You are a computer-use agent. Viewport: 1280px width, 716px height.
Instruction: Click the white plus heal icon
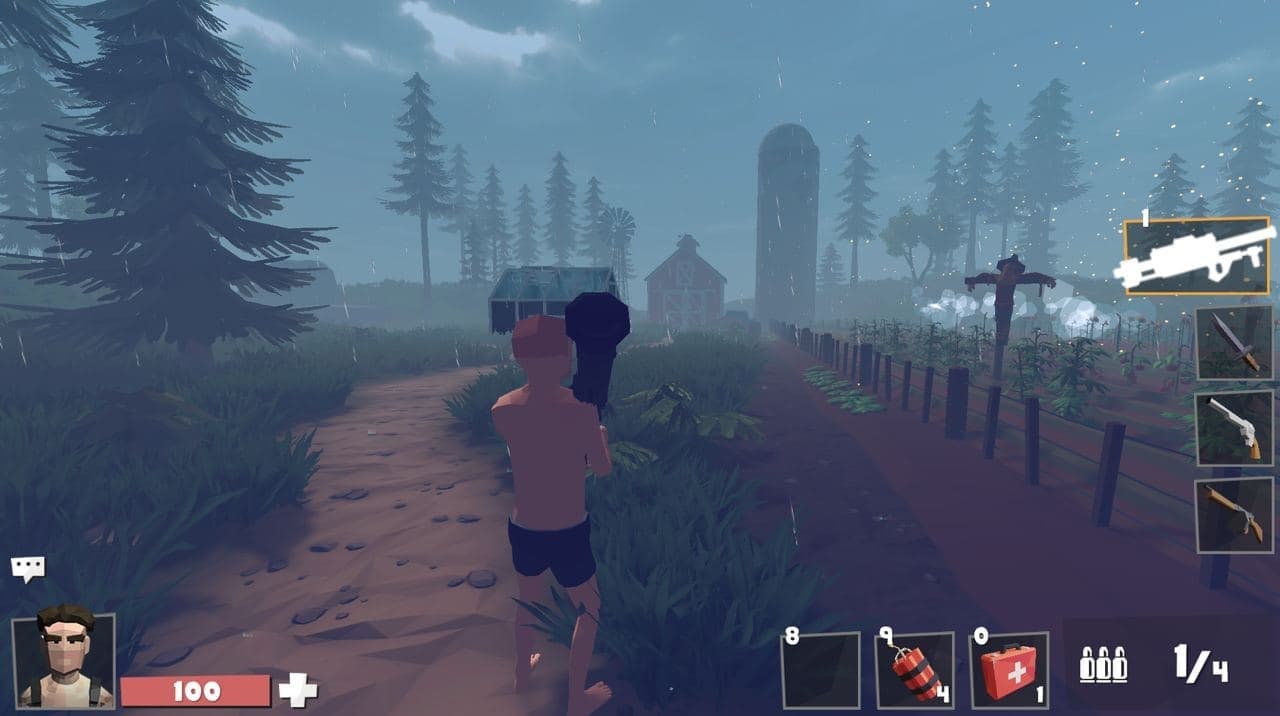[x=297, y=690]
